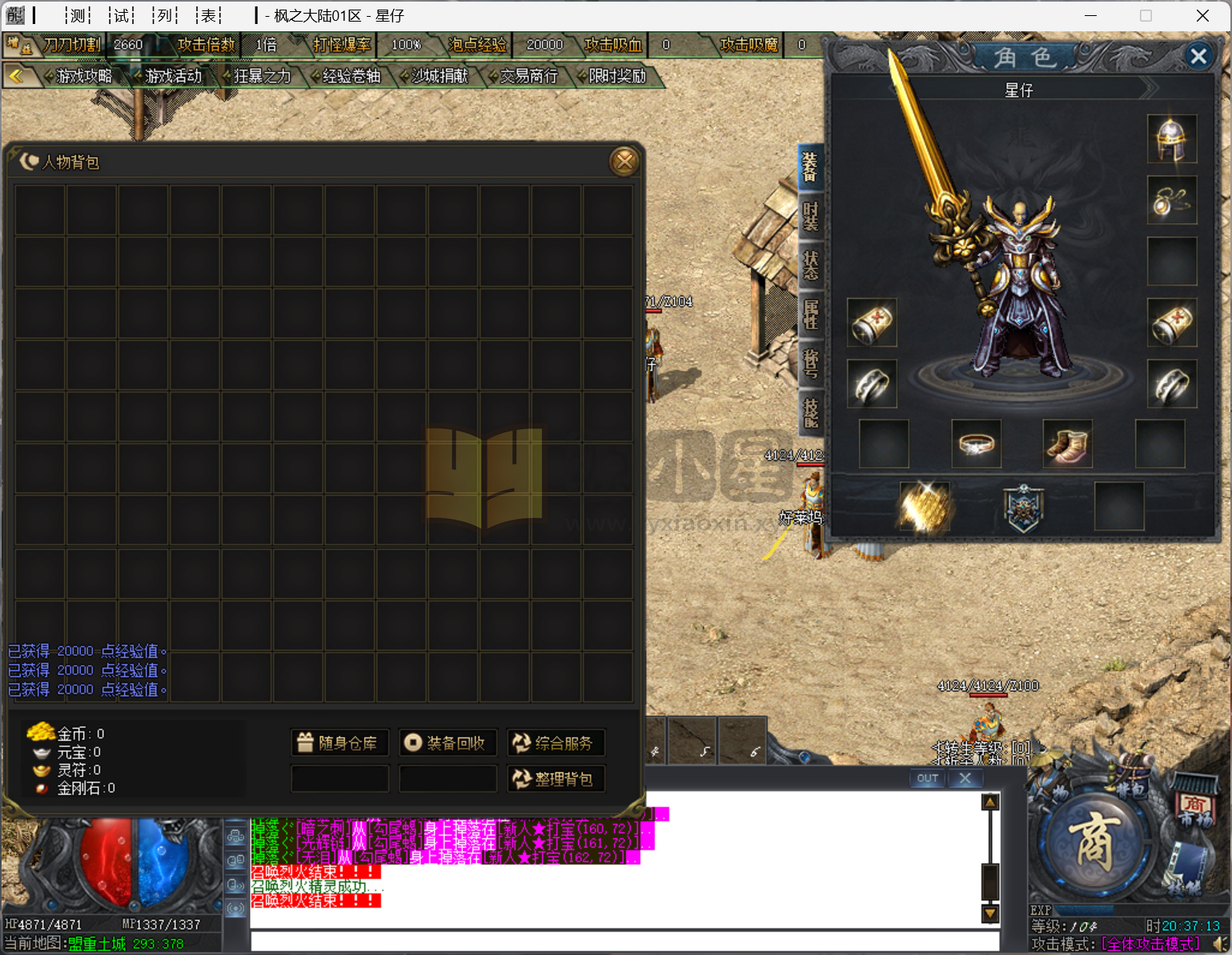Click the chat scroll-up arrow

(x=990, y=801)
